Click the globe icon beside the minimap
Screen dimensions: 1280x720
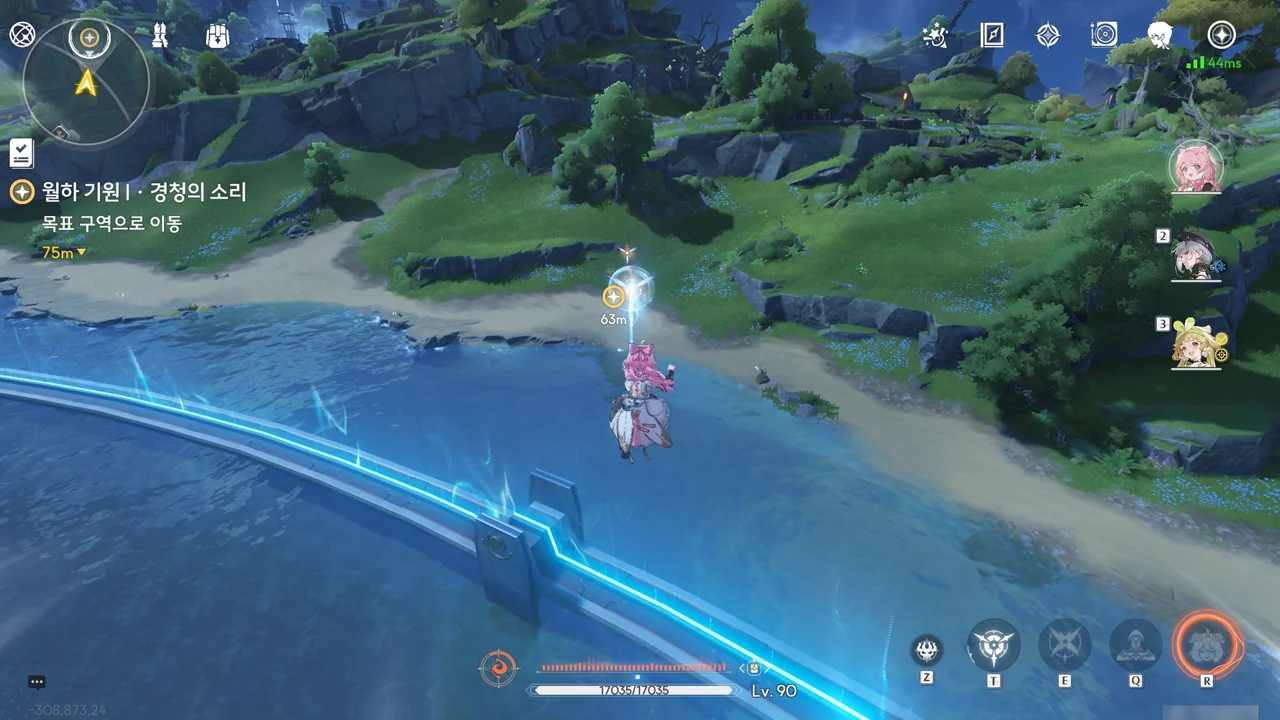pos(22,35)
